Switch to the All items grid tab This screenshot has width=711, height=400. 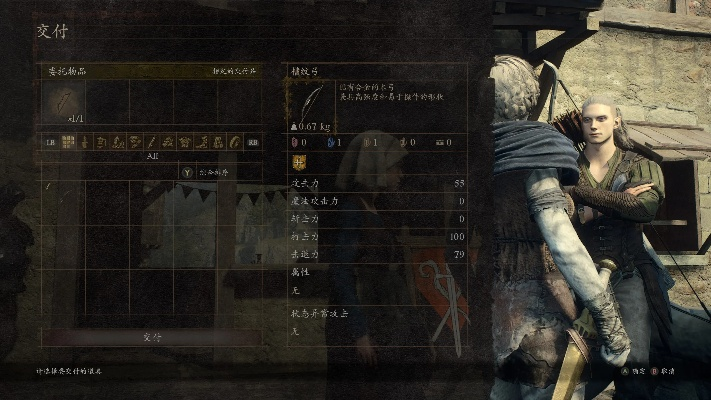pos(69,142)
